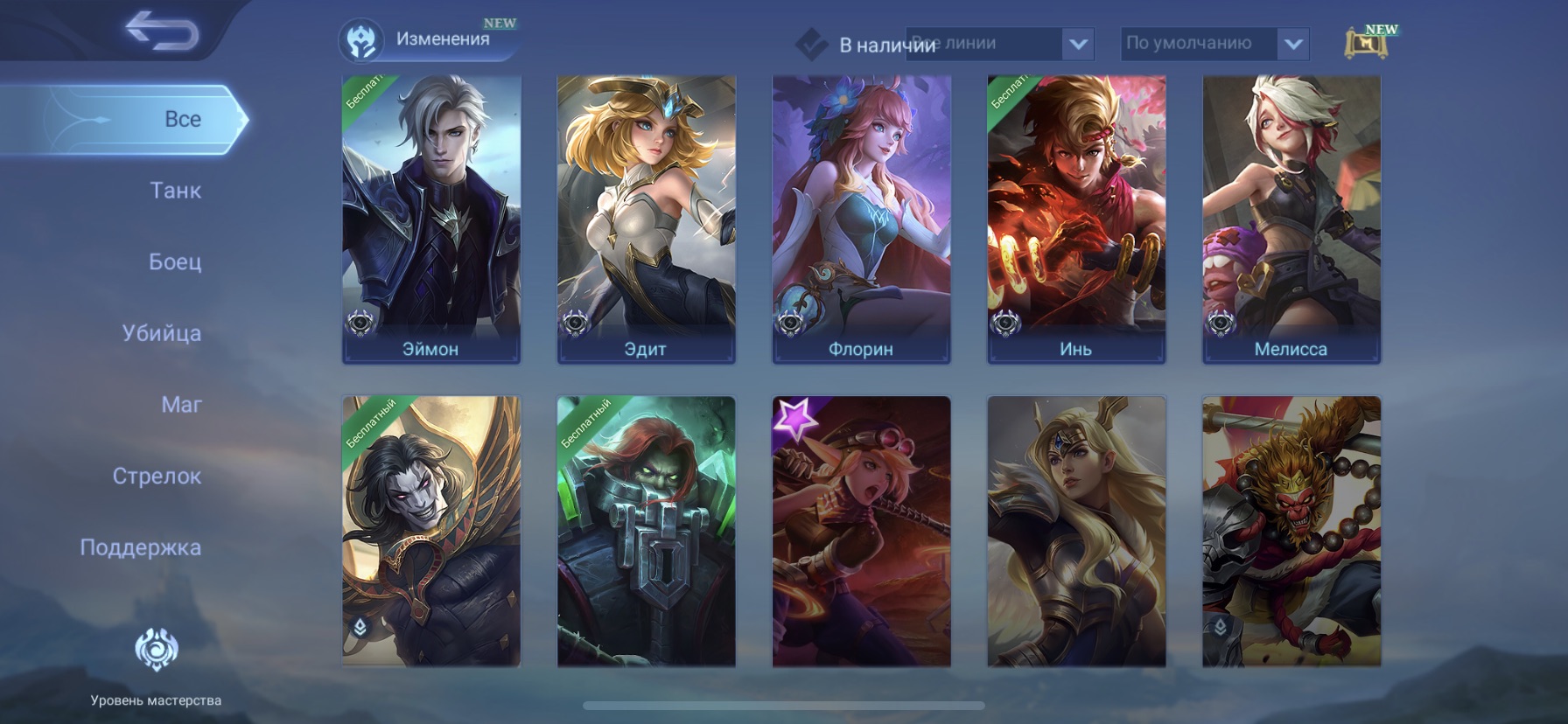The image size is (1568, 724).
Task: Choose the Эдит hero card
Action: pyautogui.click(x=647, y=219)
